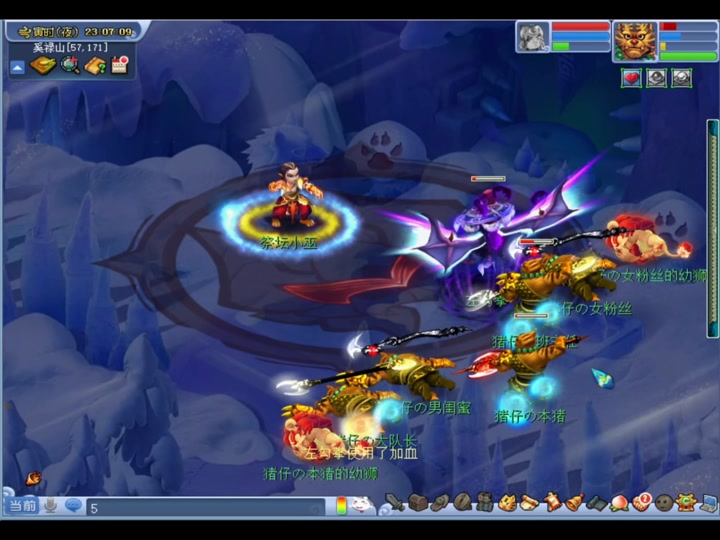The image size is (720, 540).
Task: Open the help guidebook with question mark
Action: click(x=95, y=66)
